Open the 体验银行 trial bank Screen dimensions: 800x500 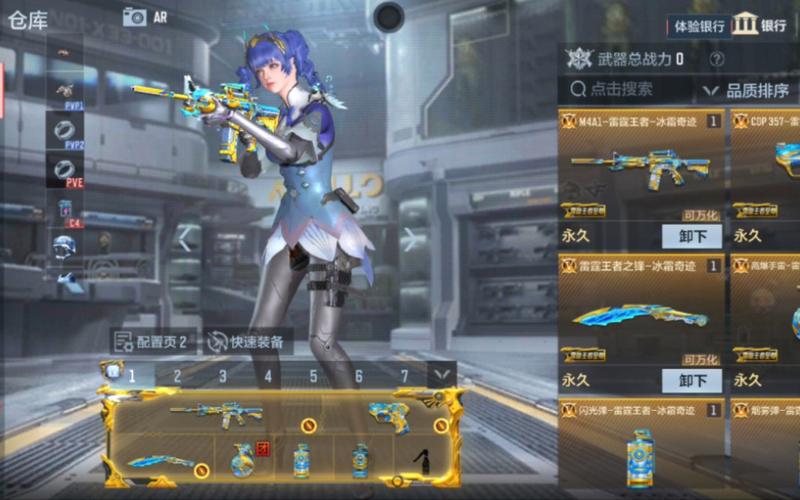(696, 24)
